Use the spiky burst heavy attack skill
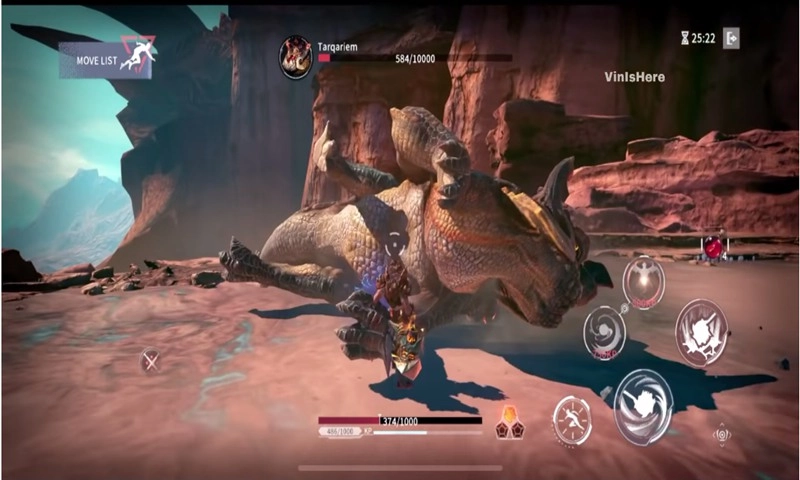 [699, 332]
